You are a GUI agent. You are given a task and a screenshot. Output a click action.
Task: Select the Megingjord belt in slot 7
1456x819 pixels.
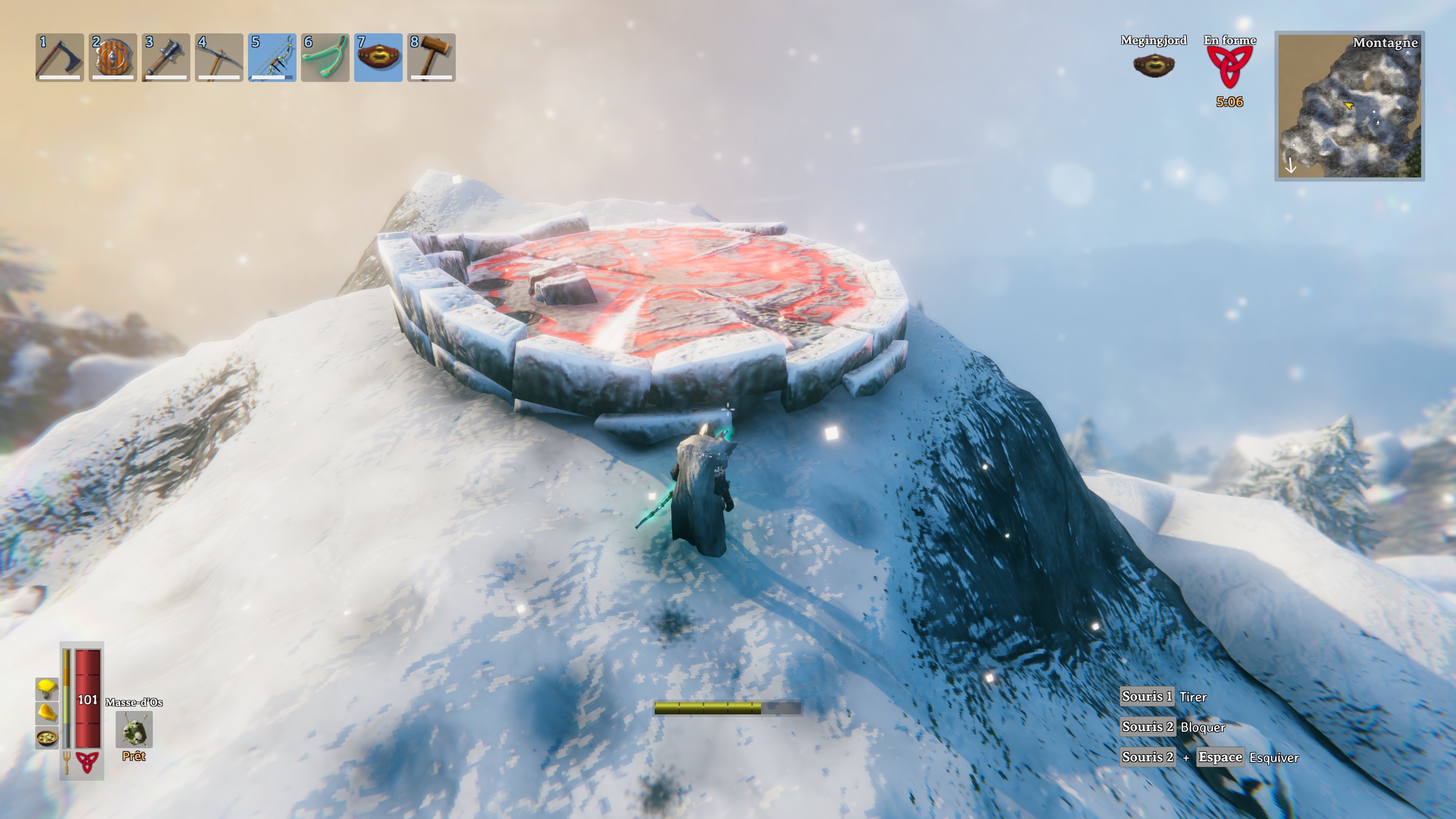[x=379, y=56]
